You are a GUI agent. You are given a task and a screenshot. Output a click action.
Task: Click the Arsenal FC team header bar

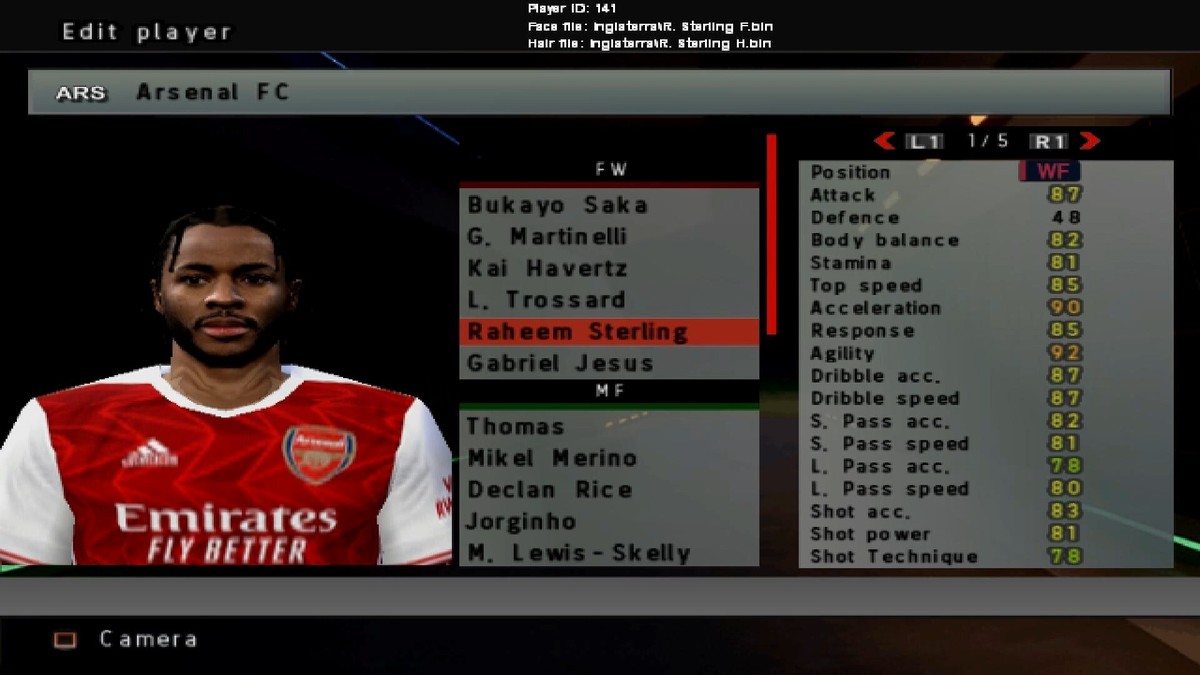[x=600, y=92]
